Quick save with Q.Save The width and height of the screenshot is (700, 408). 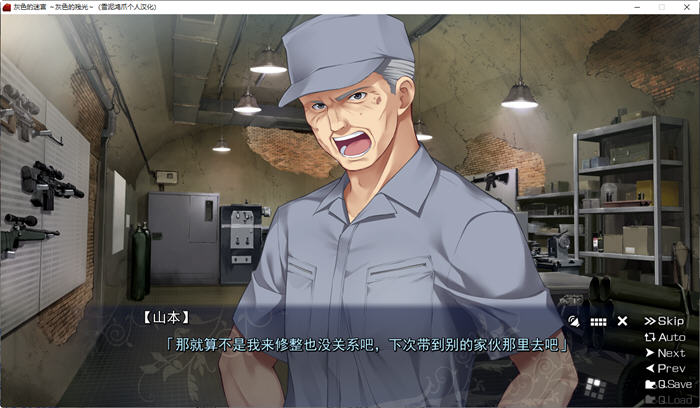coord(667,384)
